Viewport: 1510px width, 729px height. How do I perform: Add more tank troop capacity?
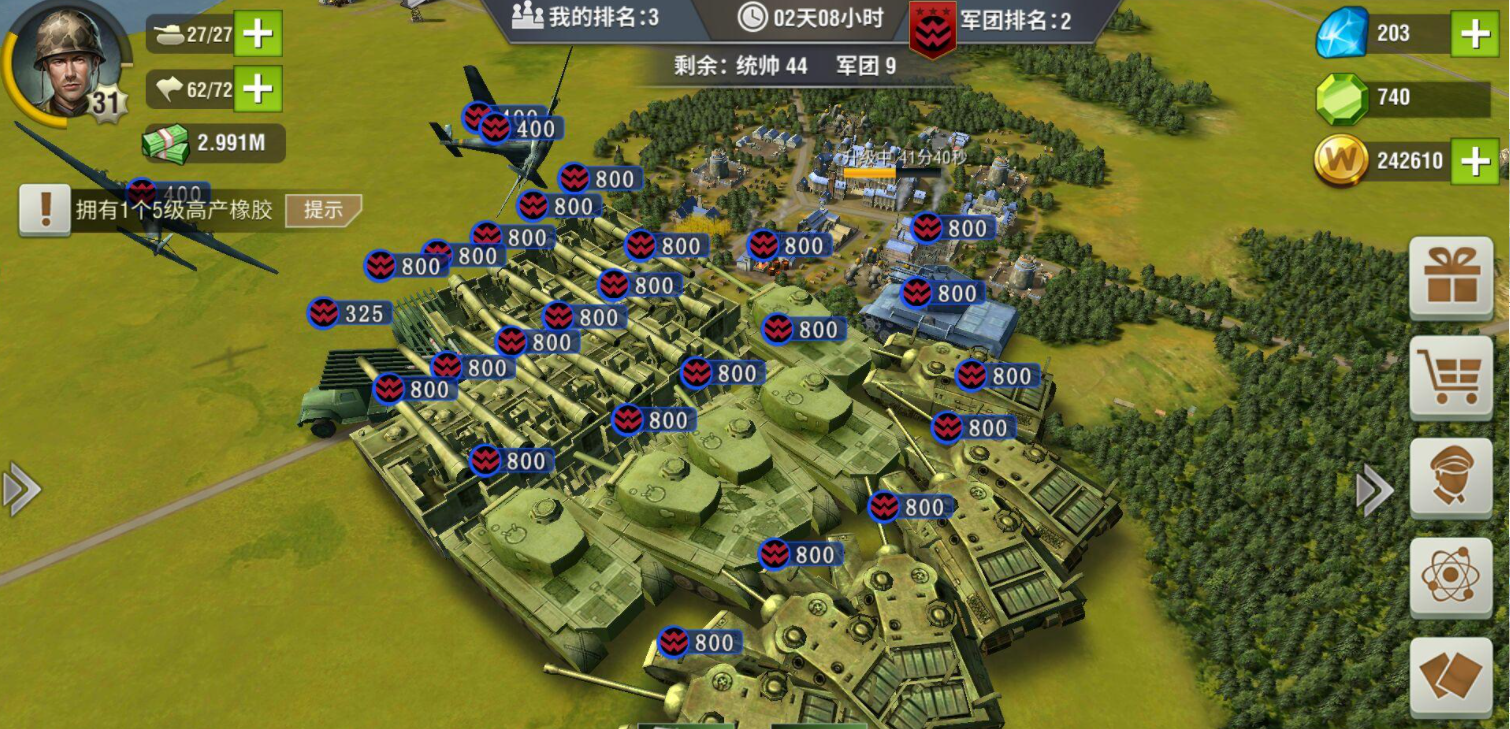pyautogui.click(x=258, y=34)
